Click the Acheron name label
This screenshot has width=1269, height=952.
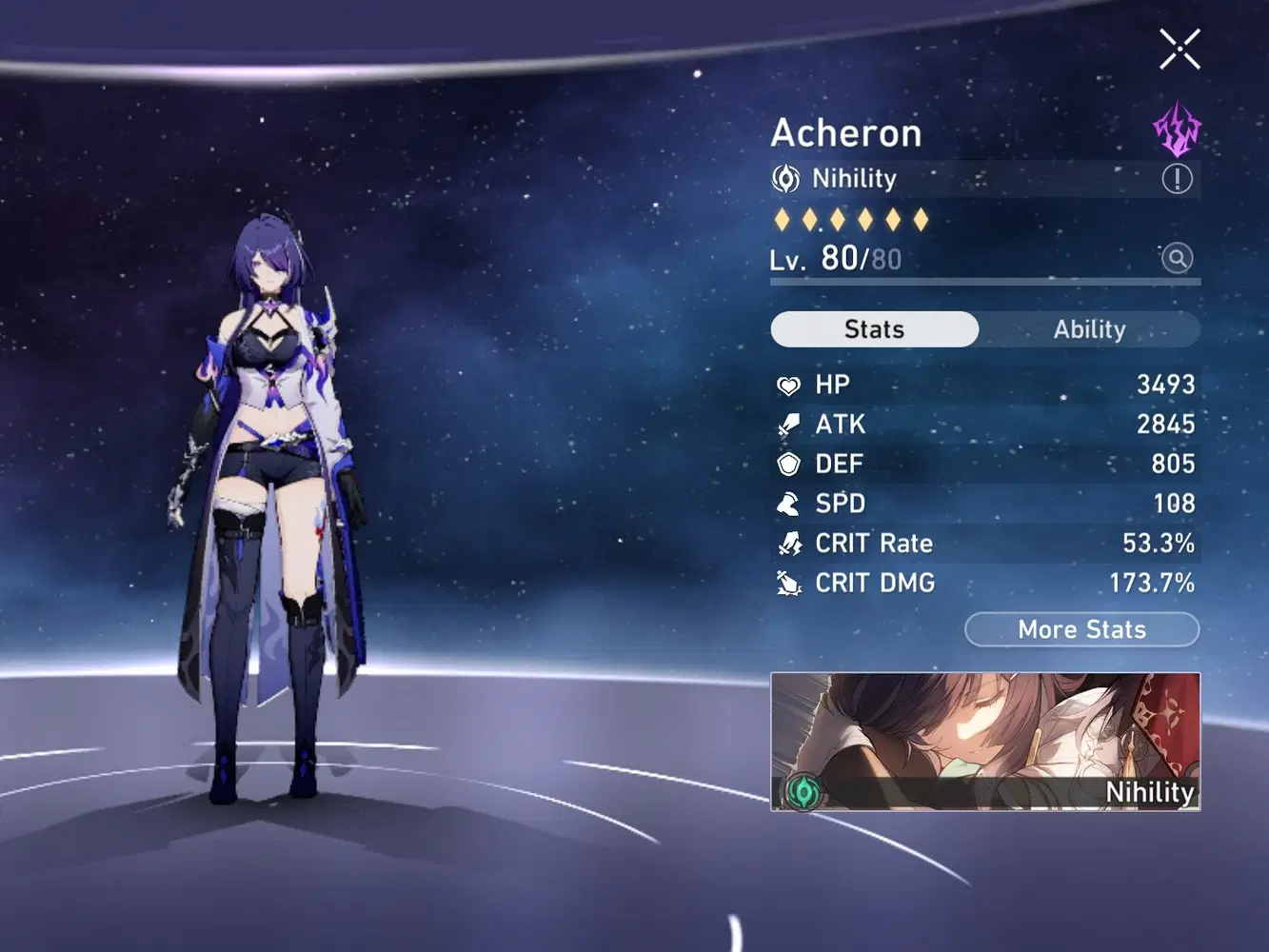845,132
